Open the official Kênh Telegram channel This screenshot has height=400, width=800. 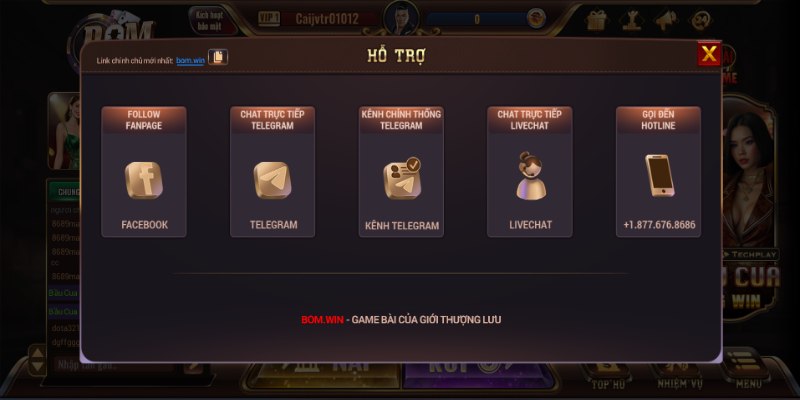point(401,180)
